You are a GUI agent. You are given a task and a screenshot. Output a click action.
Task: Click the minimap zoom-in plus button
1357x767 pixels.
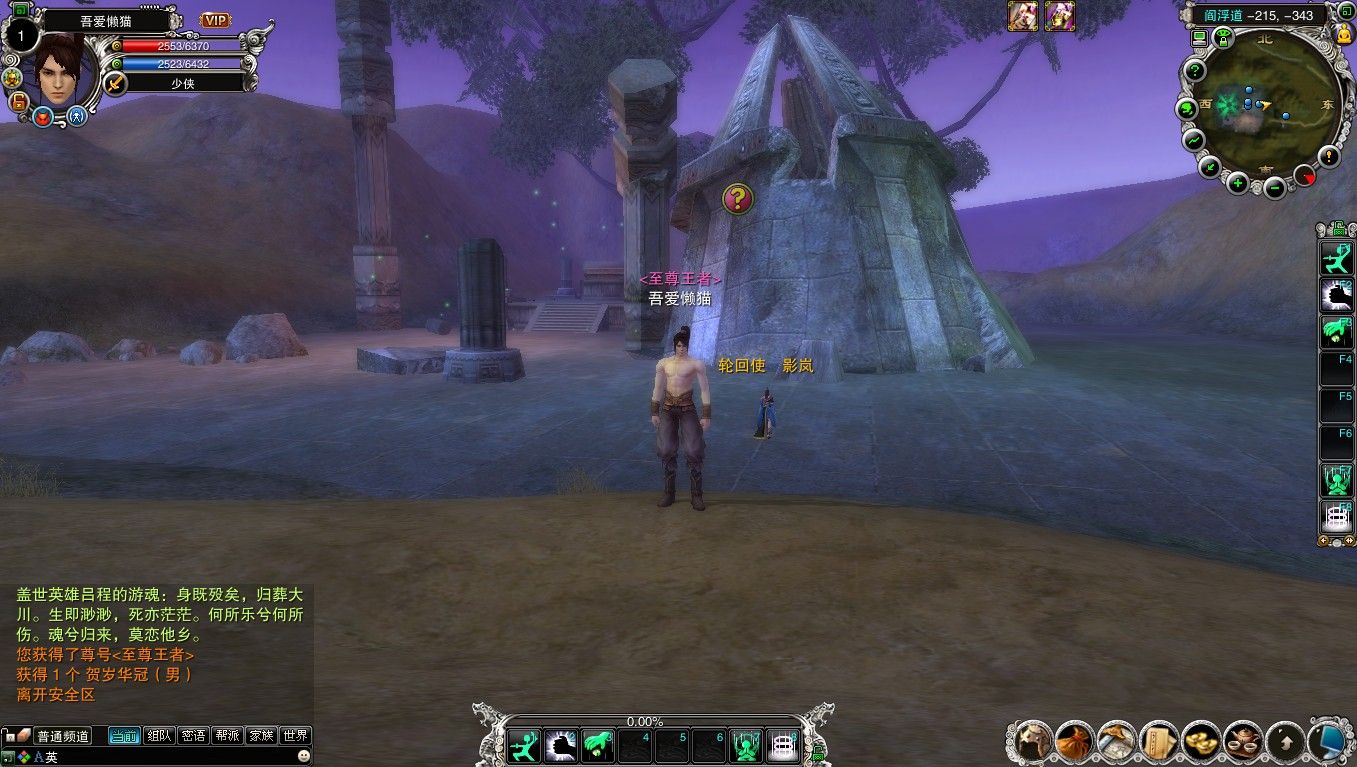(x=1238, y=182)
